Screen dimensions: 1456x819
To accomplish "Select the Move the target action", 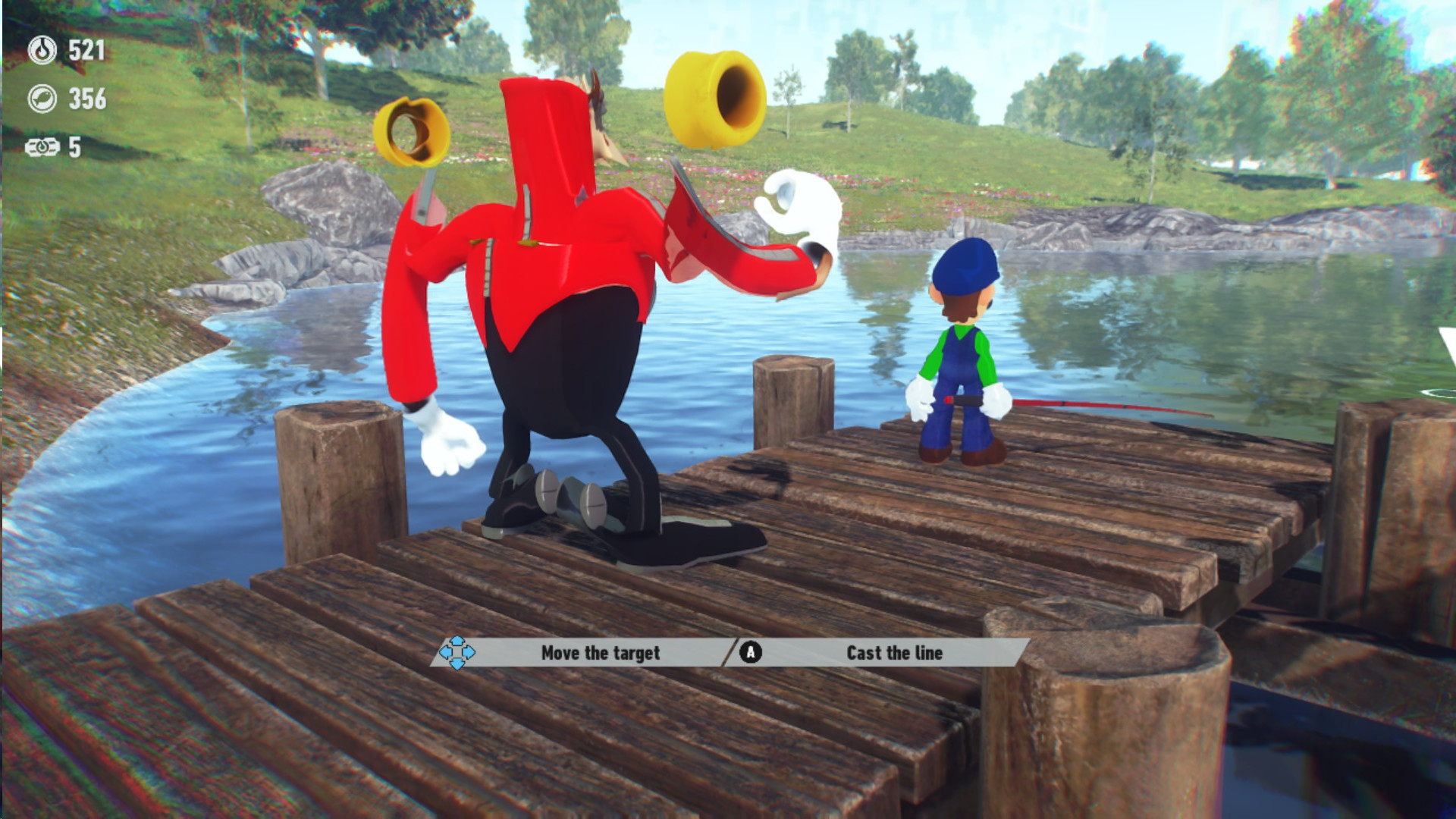I will pos(601,651).
